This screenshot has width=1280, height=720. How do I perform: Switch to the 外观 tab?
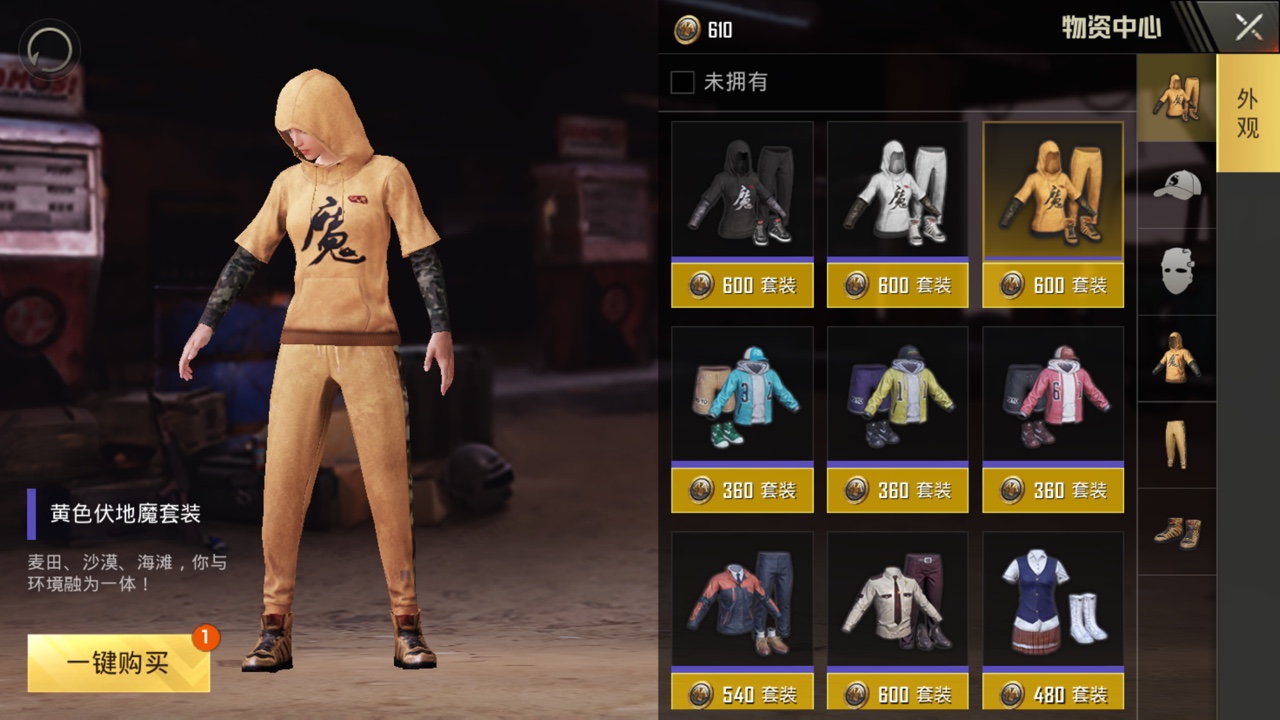[x=1247, y=114]
